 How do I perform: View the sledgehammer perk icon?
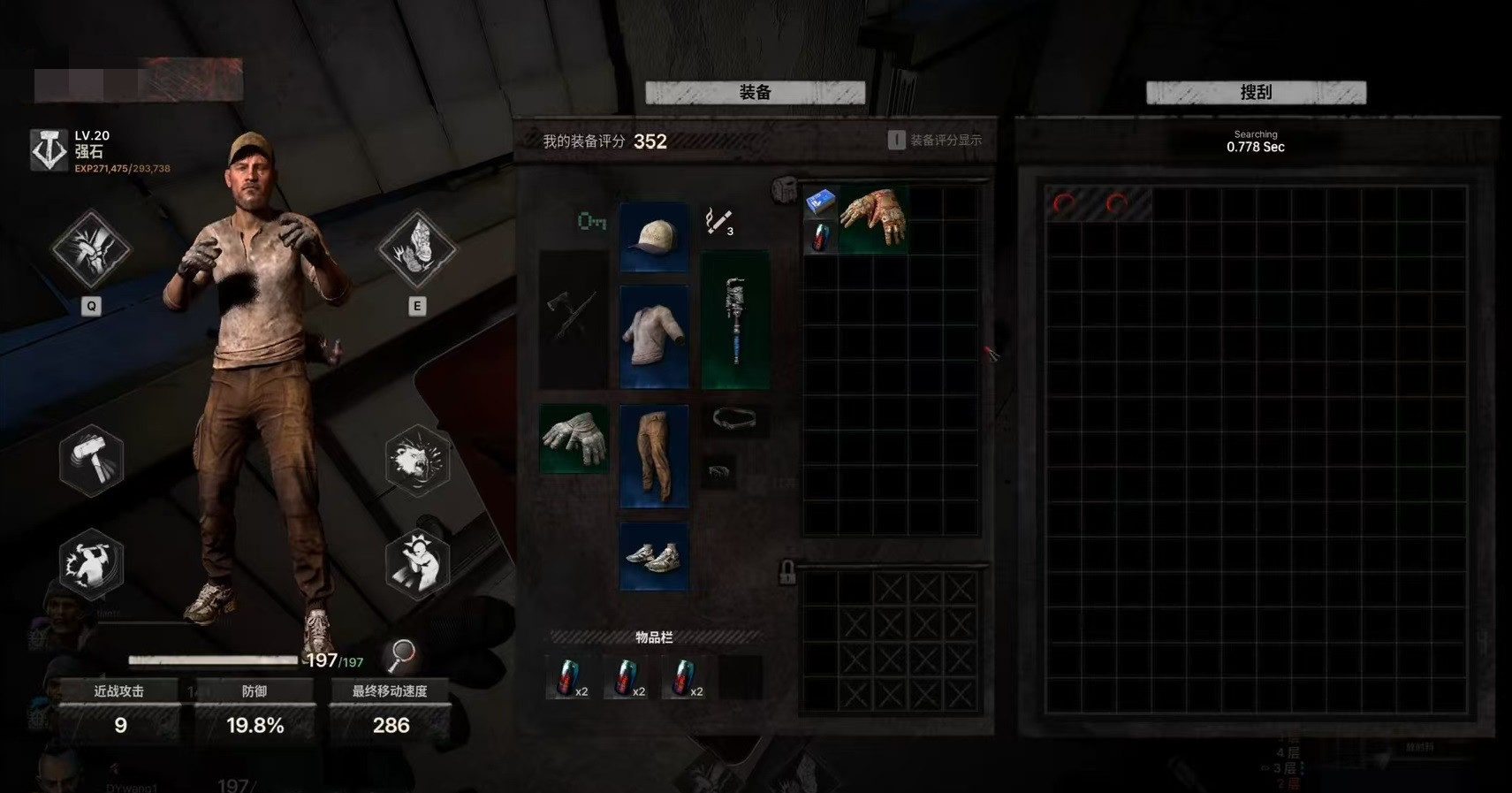click(91, 460)
